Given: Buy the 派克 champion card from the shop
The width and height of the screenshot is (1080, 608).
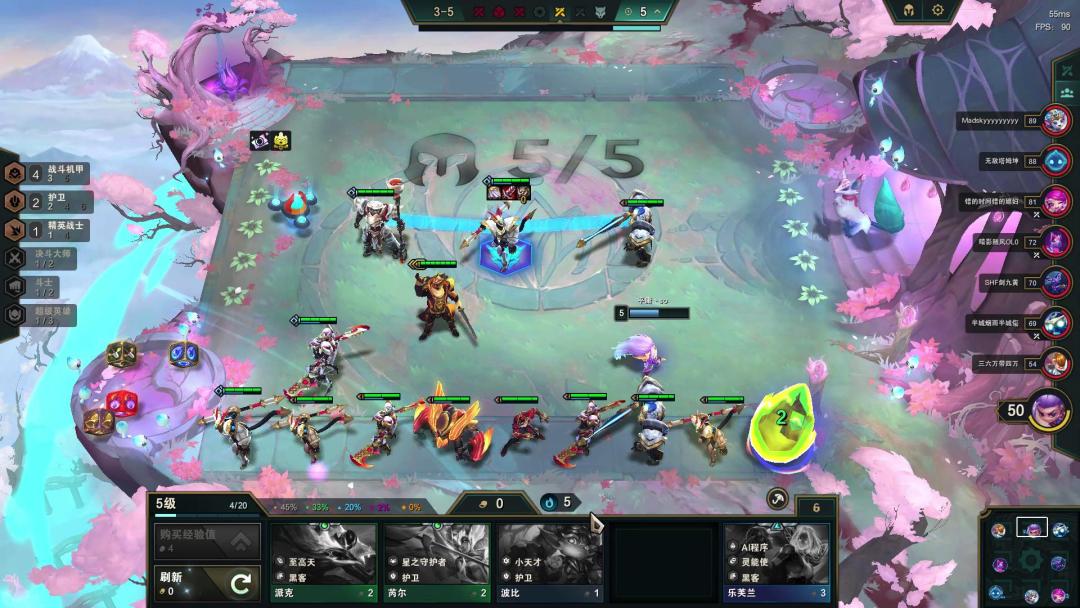Looking at the screenshot, I should (323, 562).
